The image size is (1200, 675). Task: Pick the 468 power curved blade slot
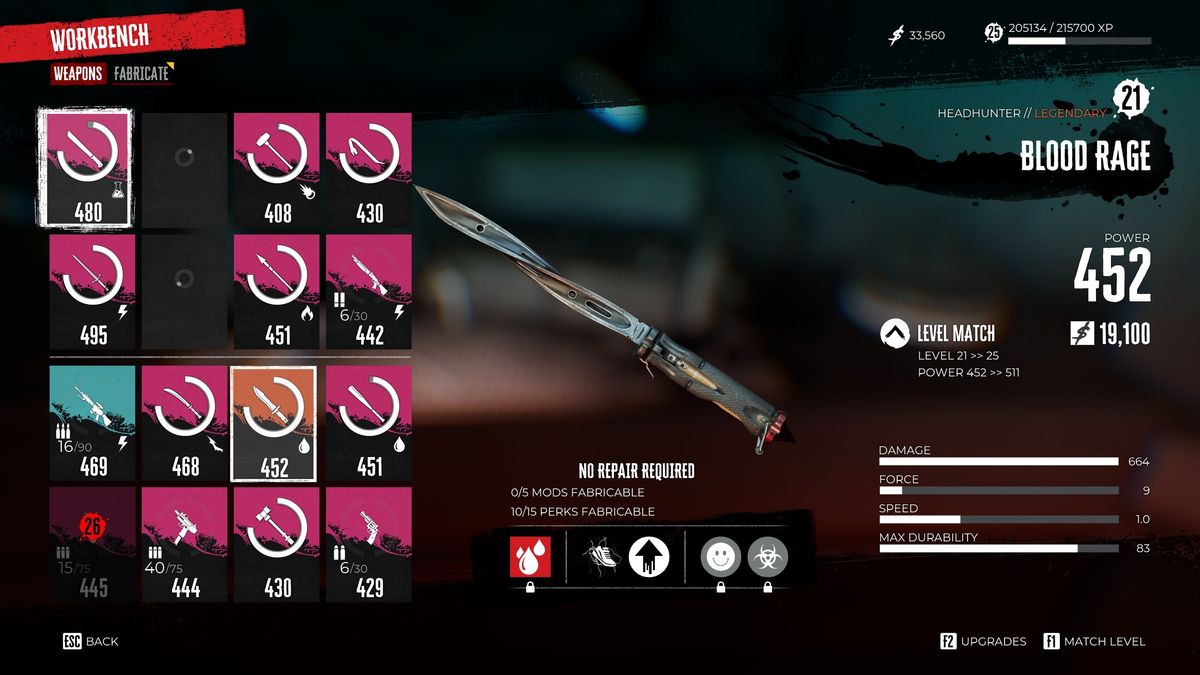185,421
